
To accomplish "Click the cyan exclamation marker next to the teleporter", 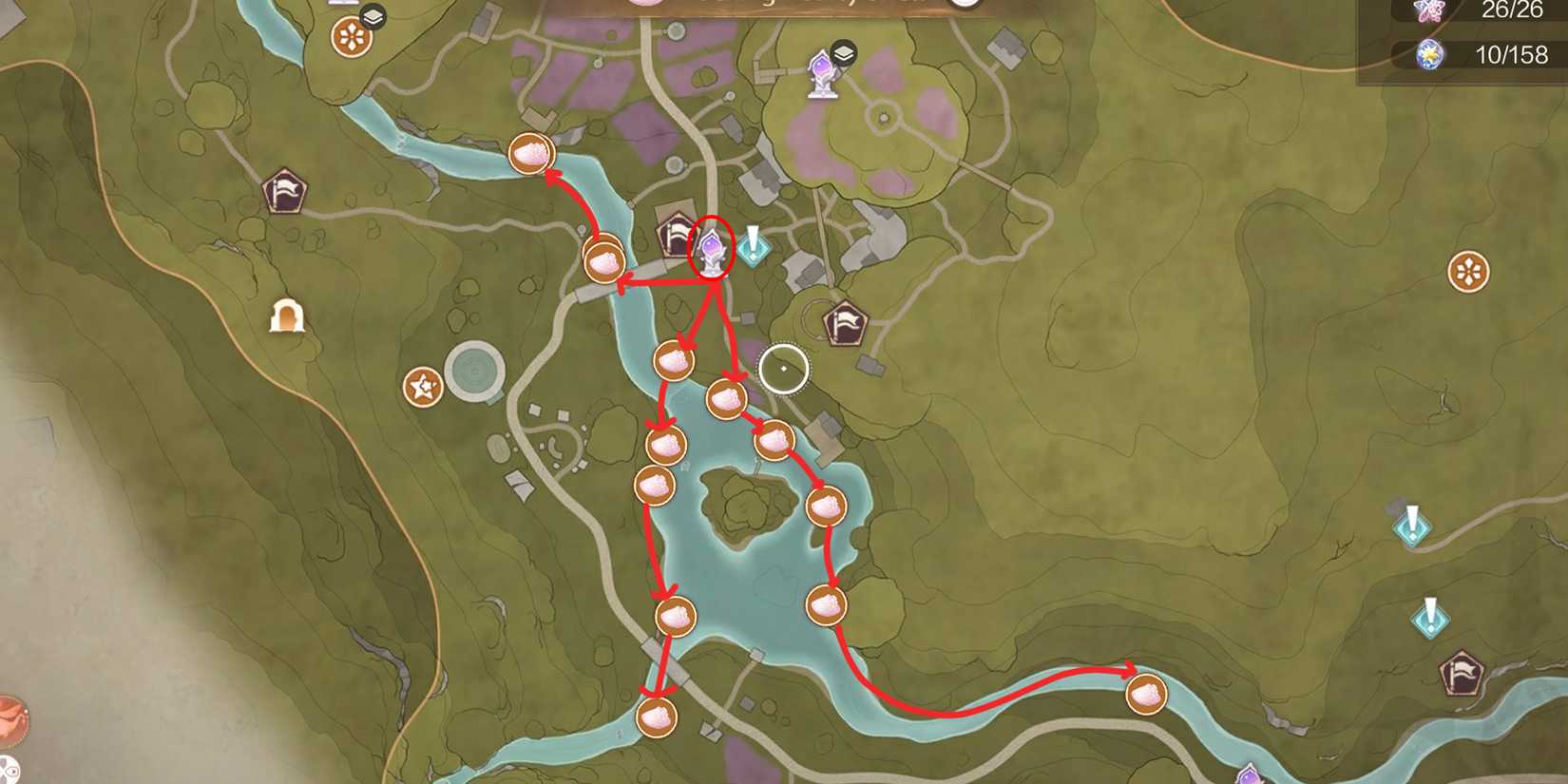I will (x=752, y=248).
